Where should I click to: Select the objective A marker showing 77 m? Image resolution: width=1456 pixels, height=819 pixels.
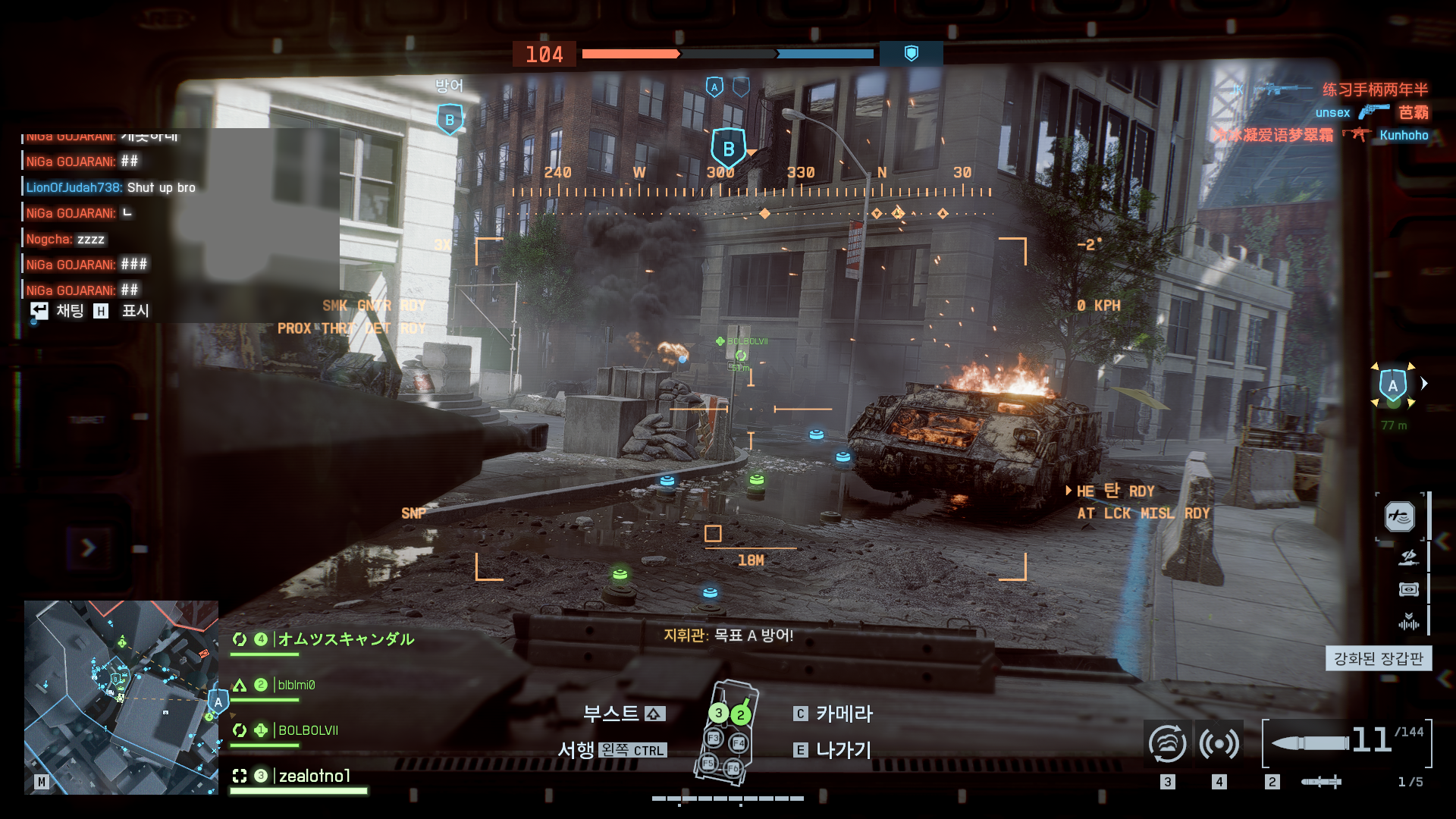pos(1393,385)
